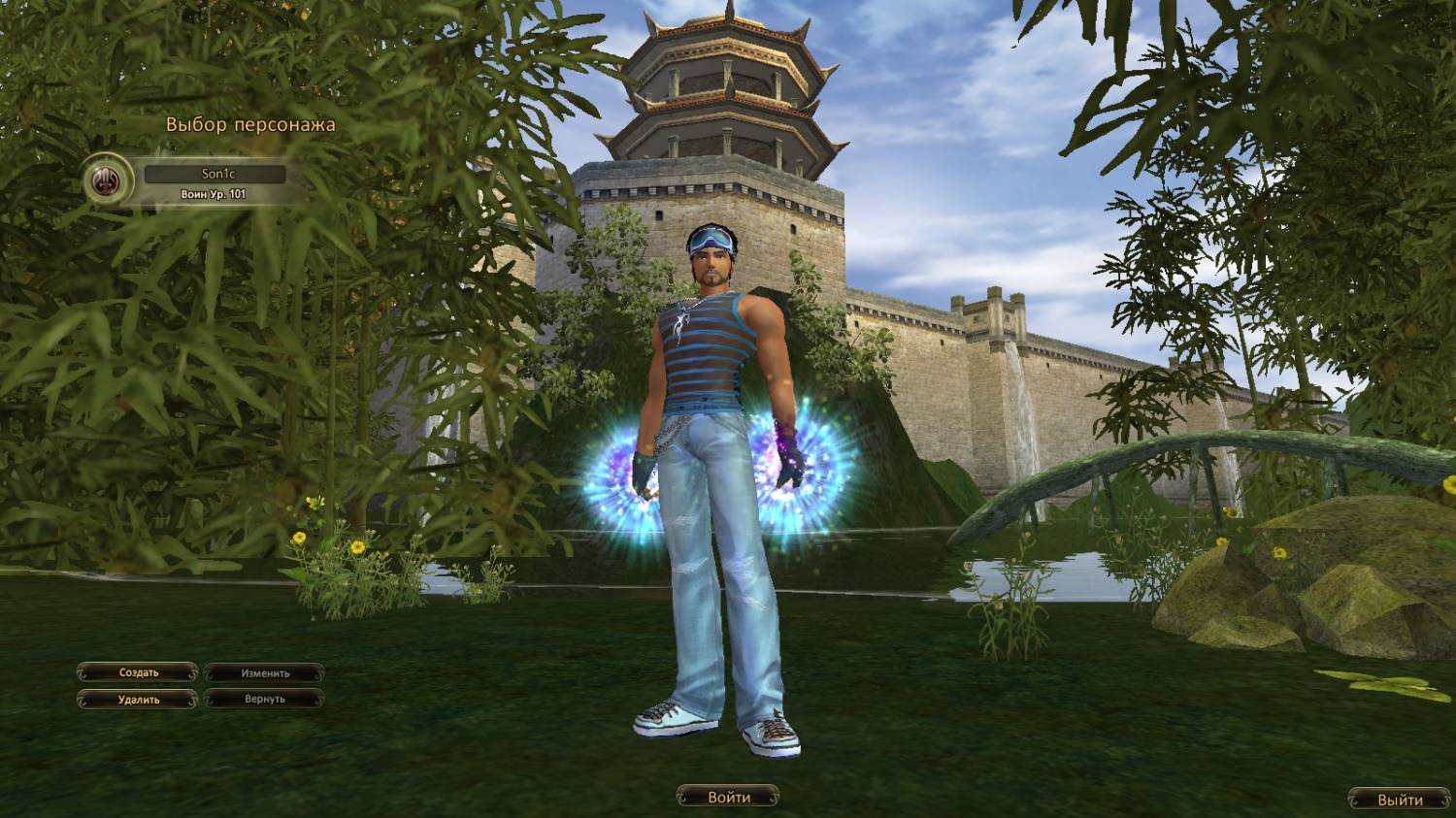
Task: Click the Вернуть restore button
Action: pyautogui.click(x=265, y=699)
